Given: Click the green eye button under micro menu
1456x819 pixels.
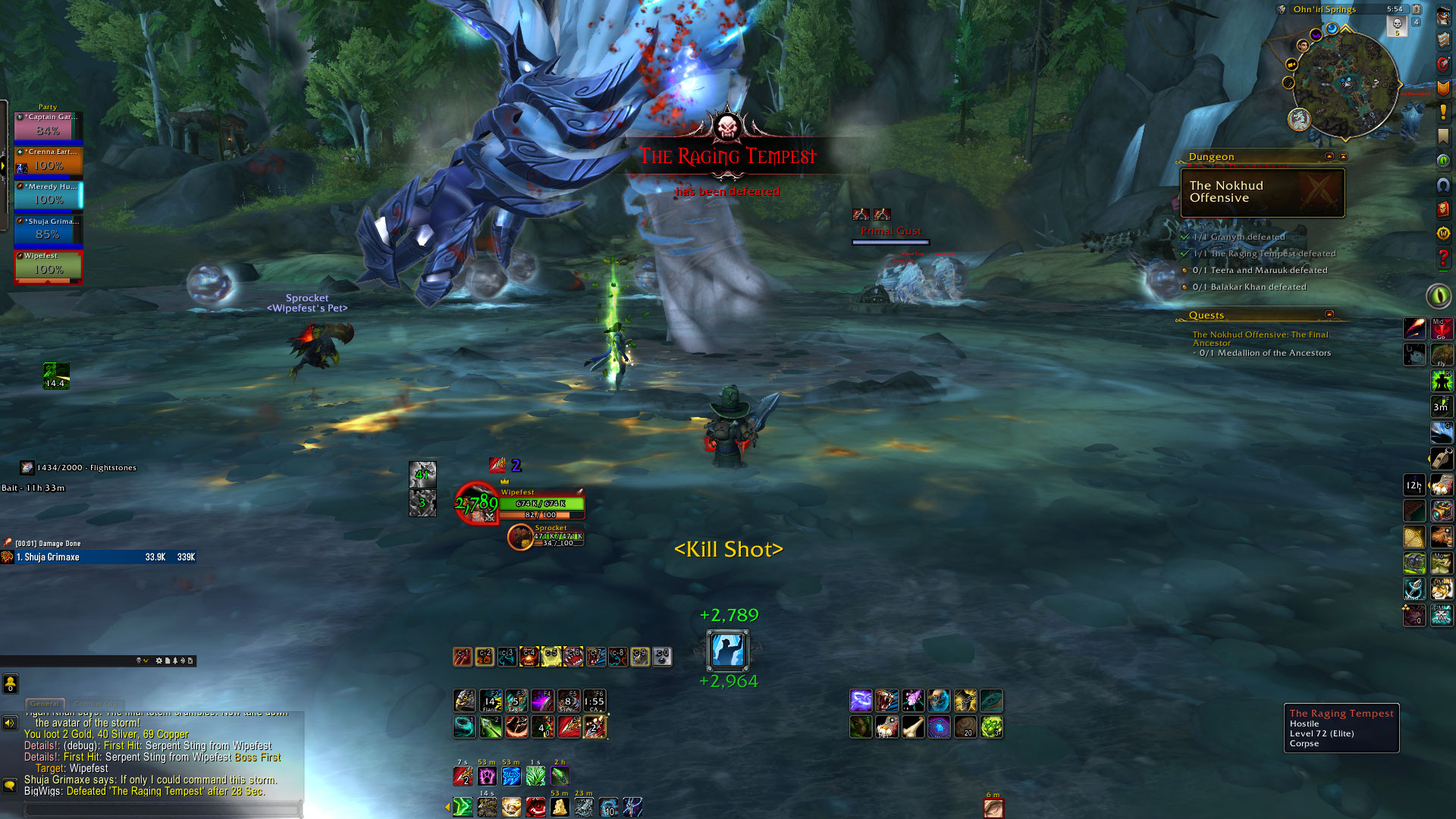Looking at the screenshot, I should tap(1439, 295).
